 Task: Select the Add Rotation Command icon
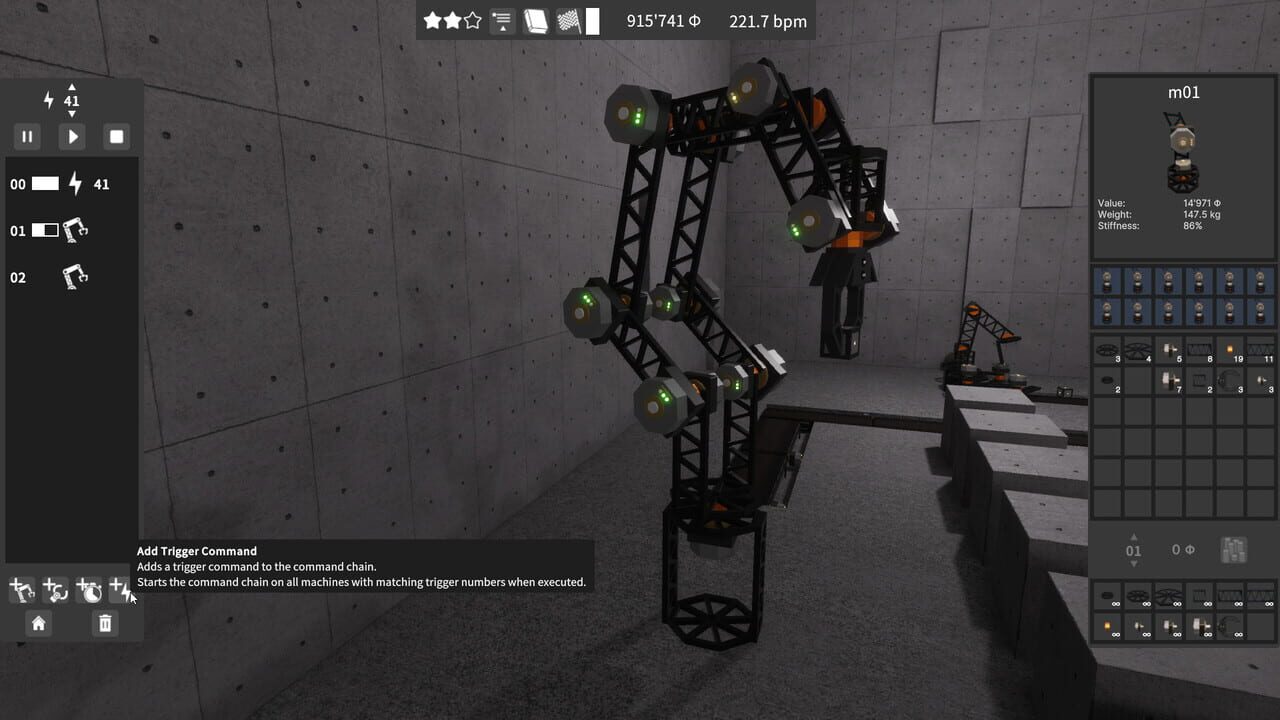[x=55, y=589]
